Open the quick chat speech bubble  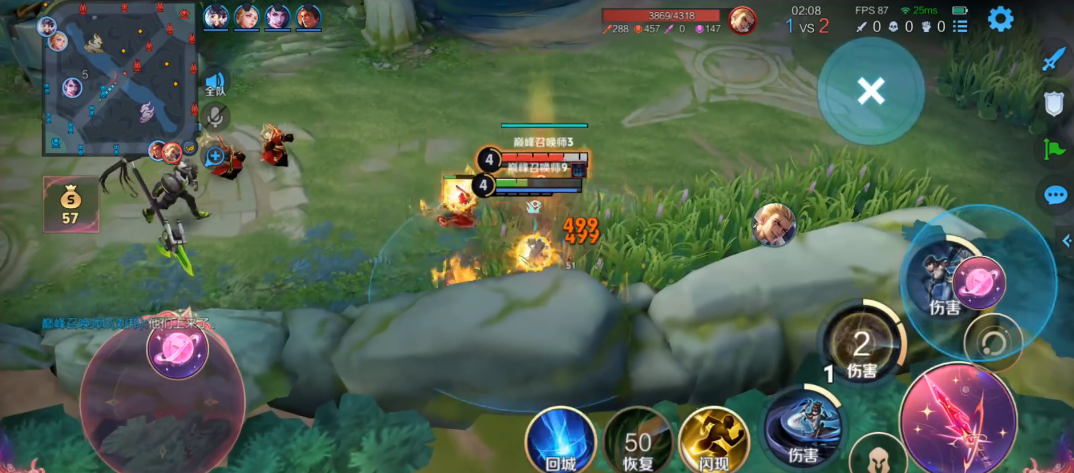point(1055,195)
